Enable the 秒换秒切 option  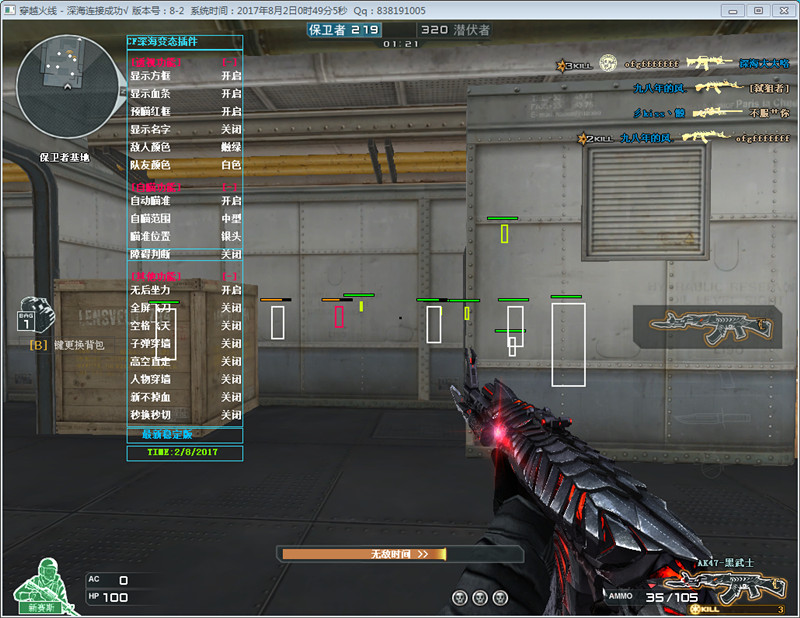click(231, 415)
